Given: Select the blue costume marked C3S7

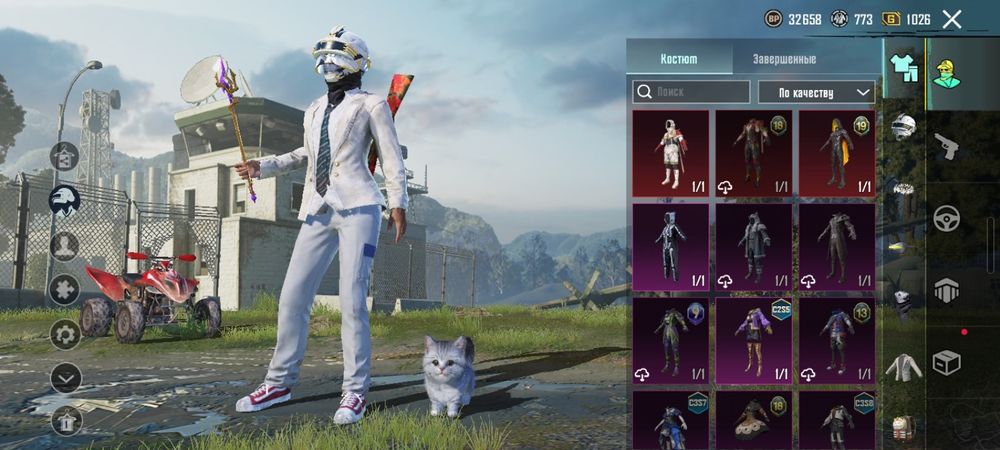Looking at the screenshot, I should click(670, 420).
